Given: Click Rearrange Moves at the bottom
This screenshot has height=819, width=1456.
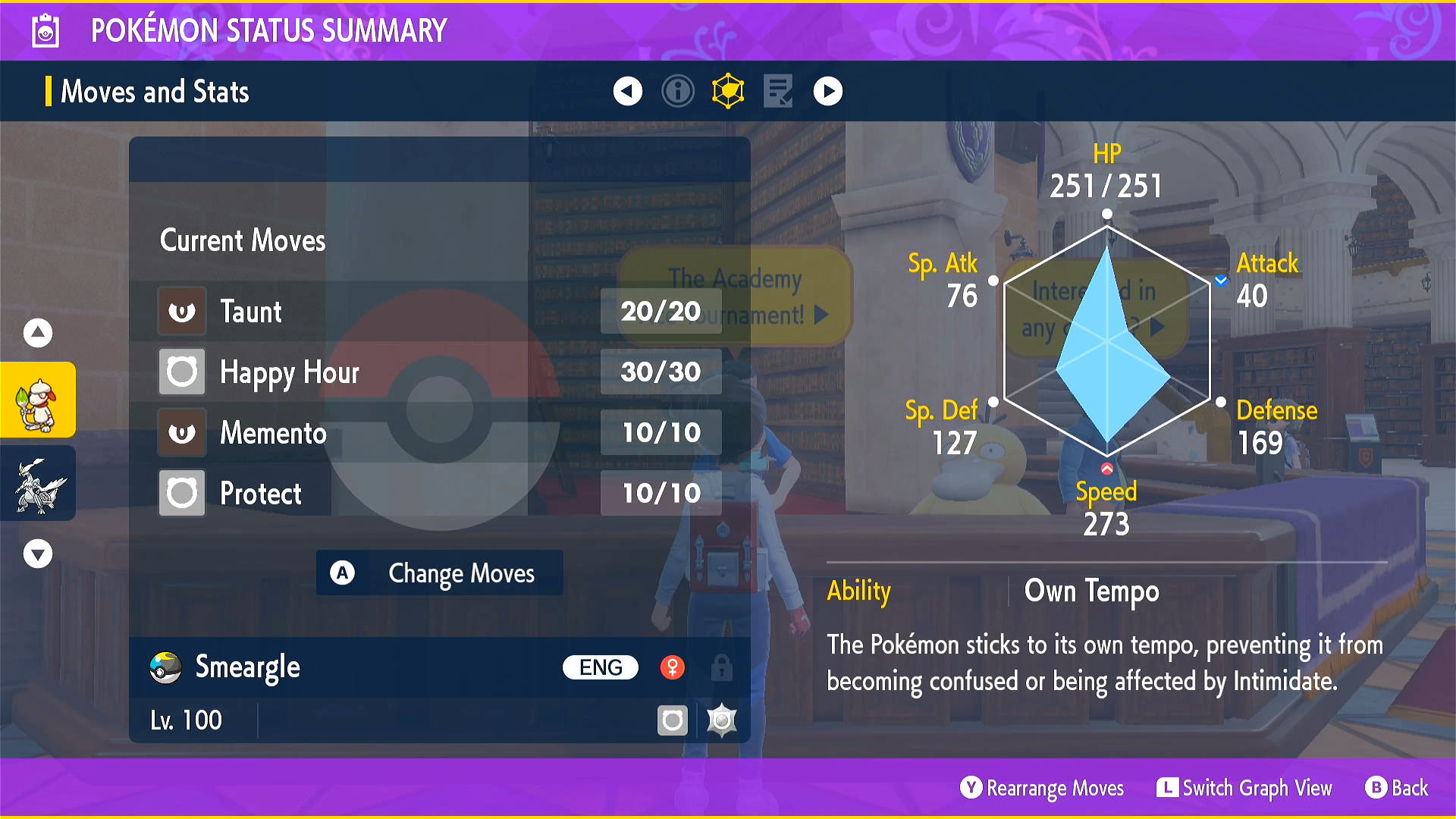Looking at the screenshot, I should pyautogui.click(x=1042, y=788).
